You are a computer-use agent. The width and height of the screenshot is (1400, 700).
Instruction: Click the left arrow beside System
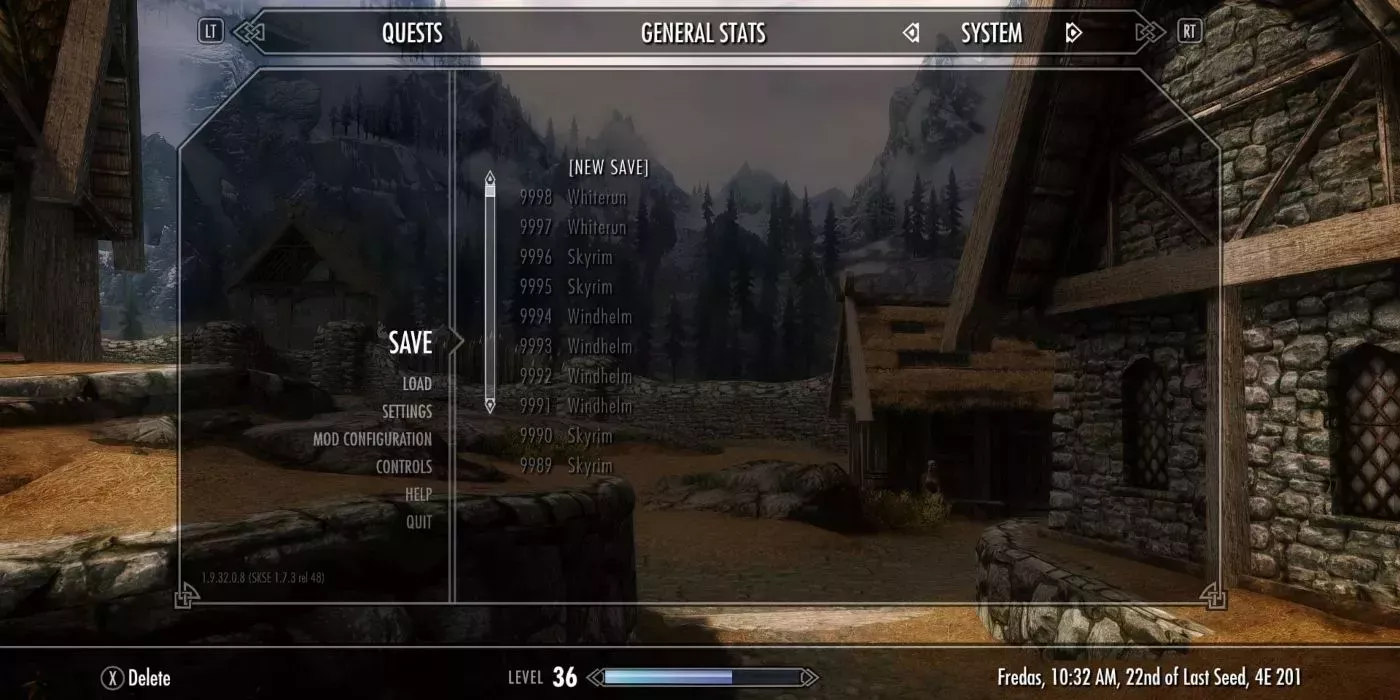[x=911, y=33]
